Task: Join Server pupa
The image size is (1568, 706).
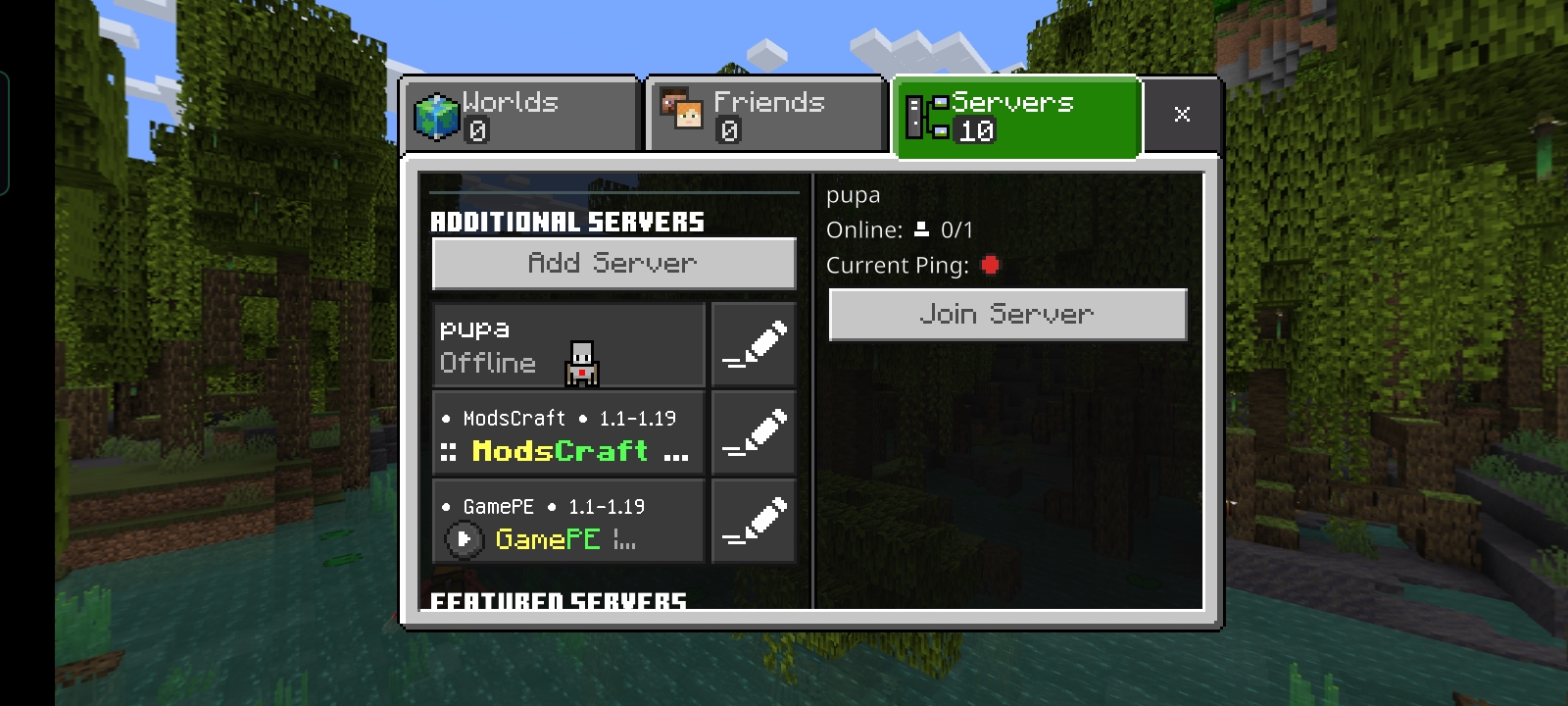Action: coord(1007,315)
